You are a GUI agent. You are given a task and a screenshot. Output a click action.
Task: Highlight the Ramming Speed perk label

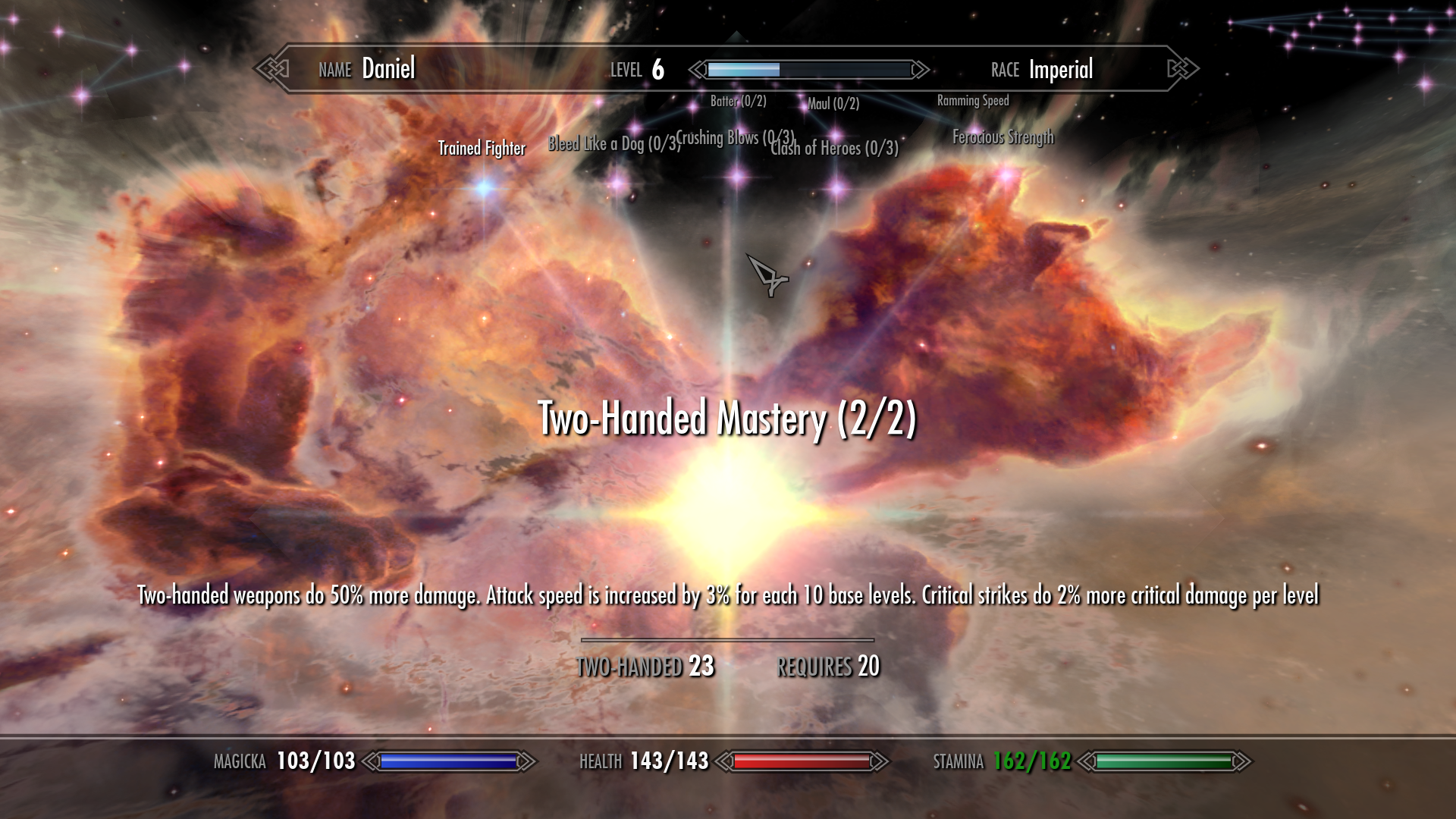point(972,101)
